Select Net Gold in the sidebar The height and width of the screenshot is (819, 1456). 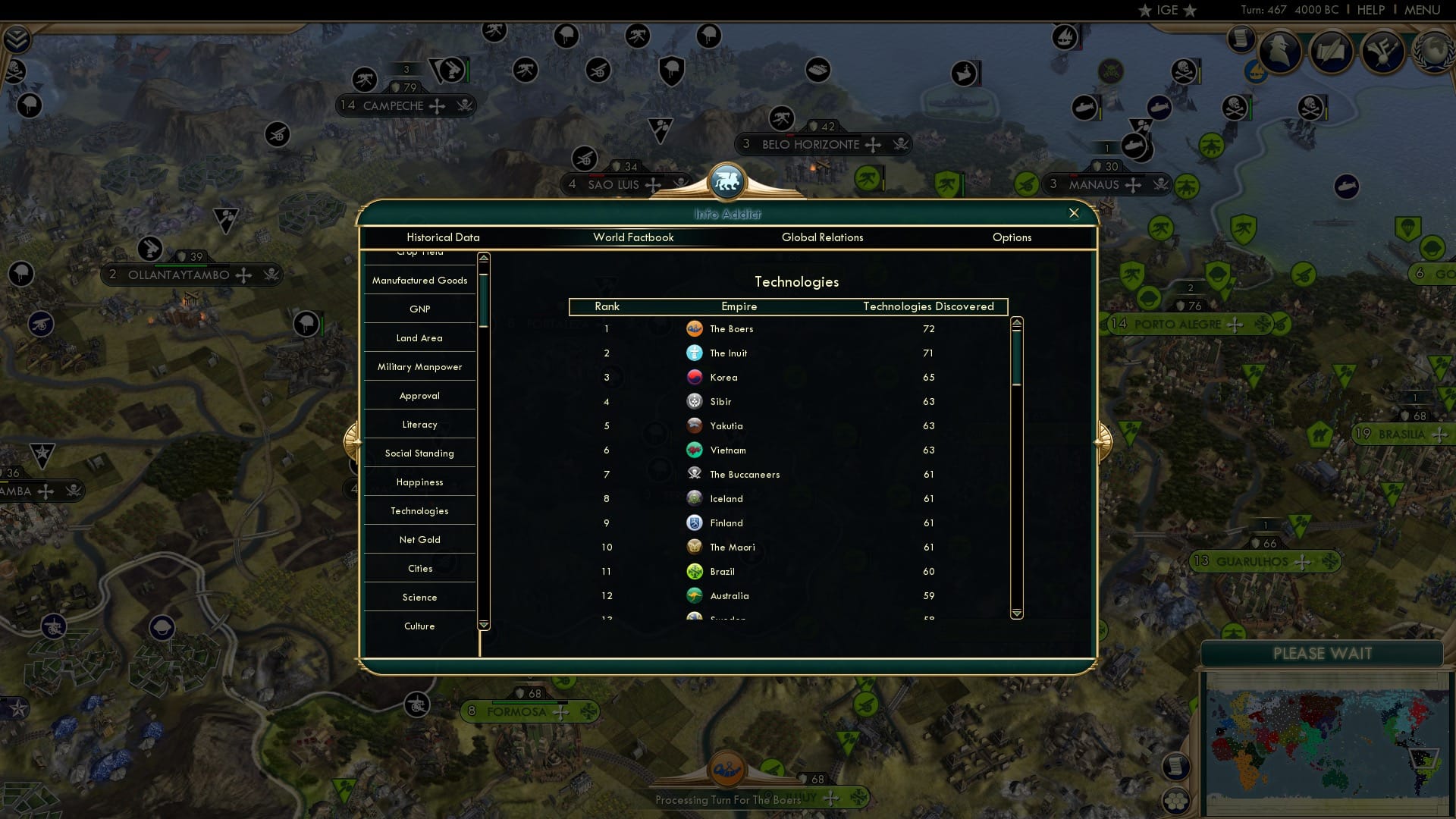(419, 539)
